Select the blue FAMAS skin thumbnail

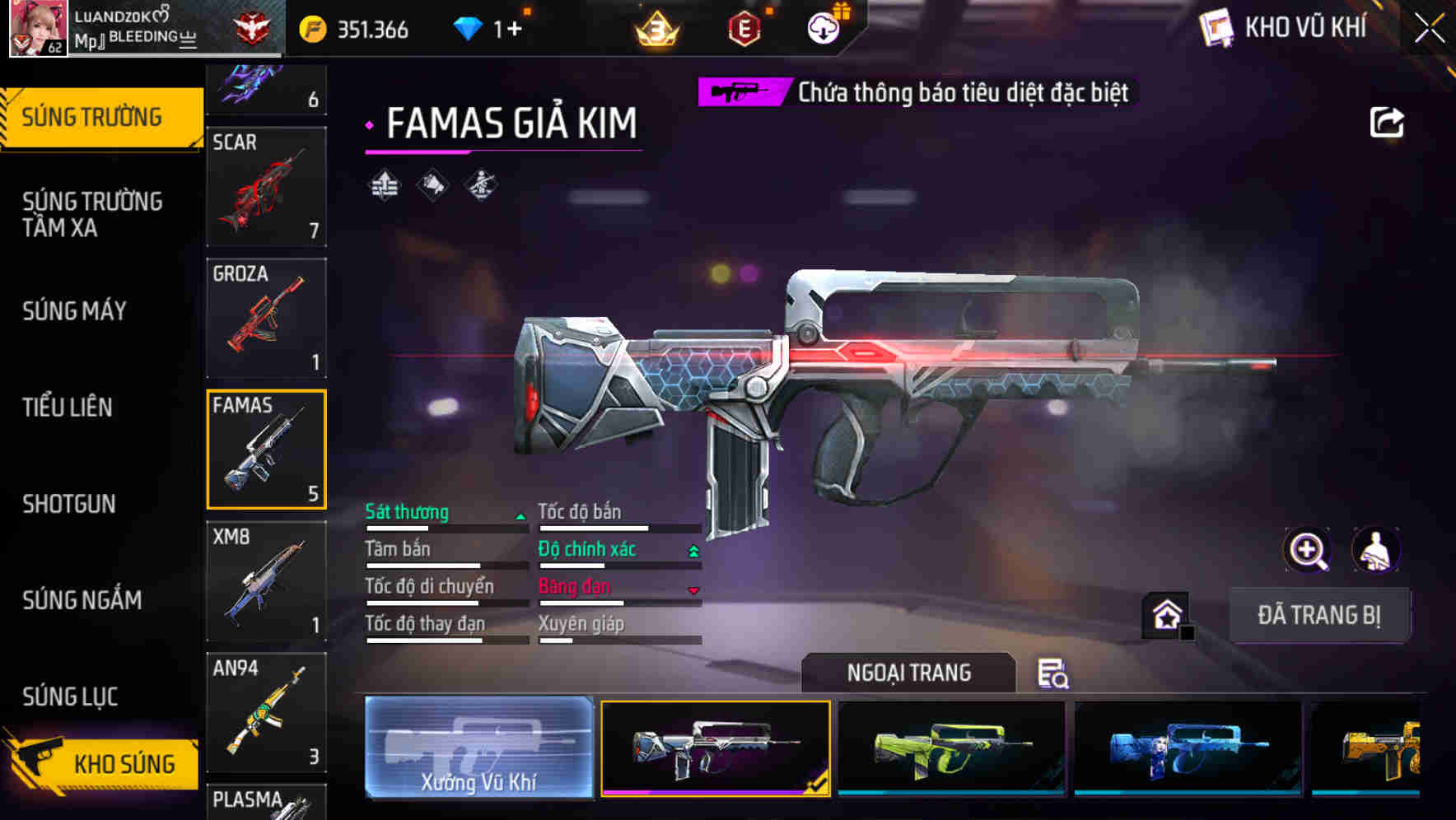click(1186, 748)
